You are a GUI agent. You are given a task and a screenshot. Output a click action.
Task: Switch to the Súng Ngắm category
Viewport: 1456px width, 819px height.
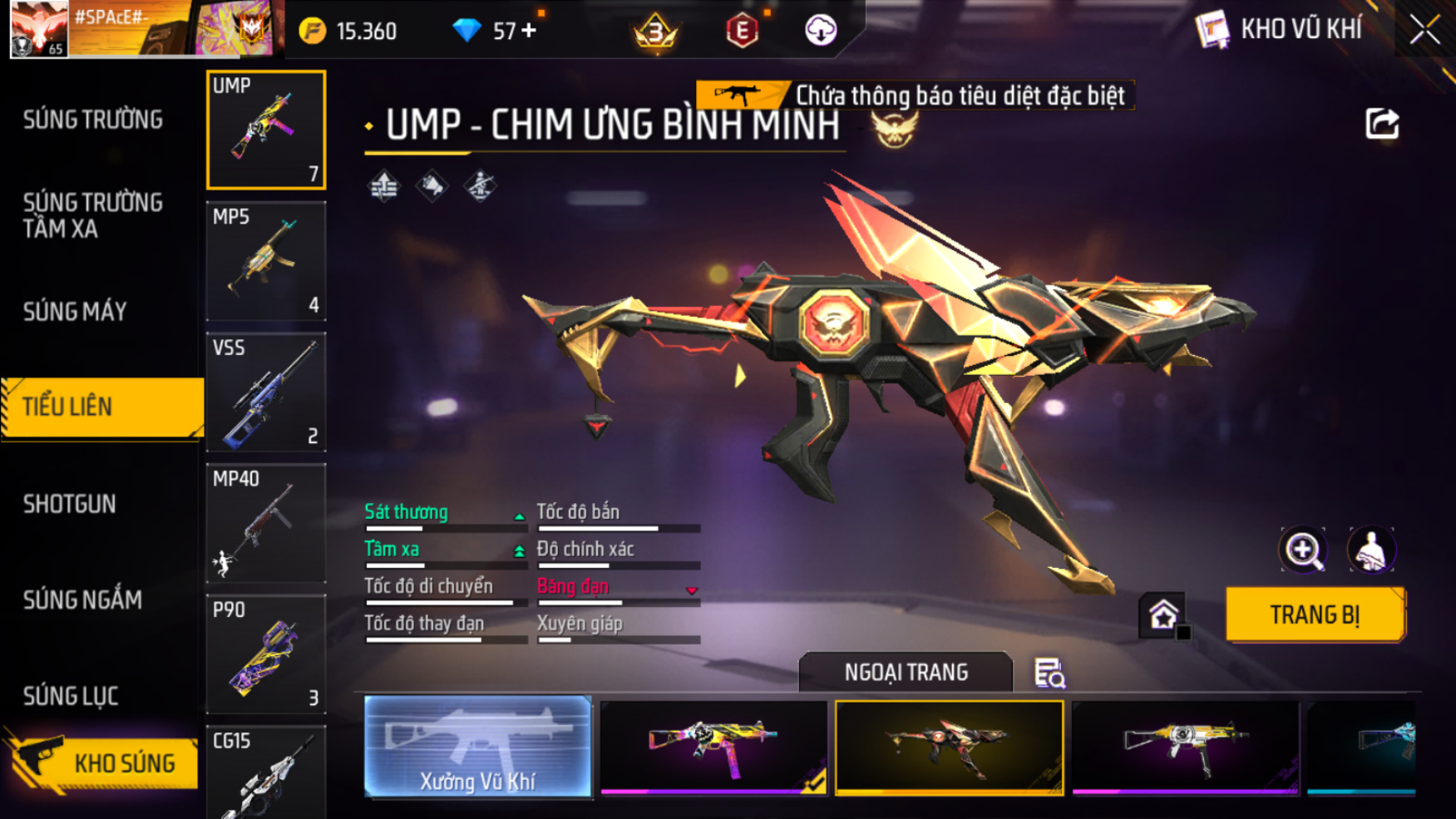82,599
